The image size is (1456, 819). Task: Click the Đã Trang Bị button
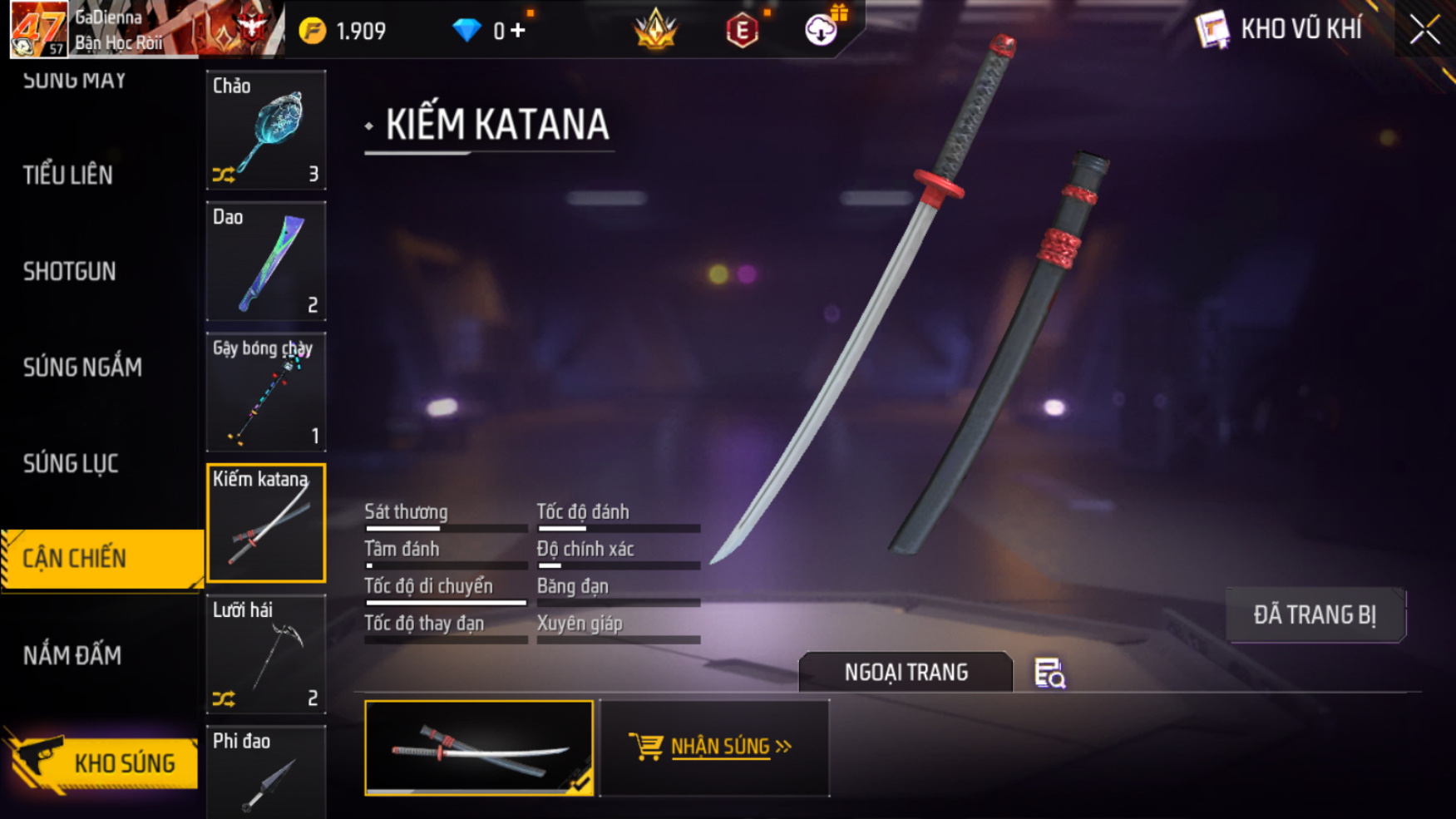coord(1315,615)
